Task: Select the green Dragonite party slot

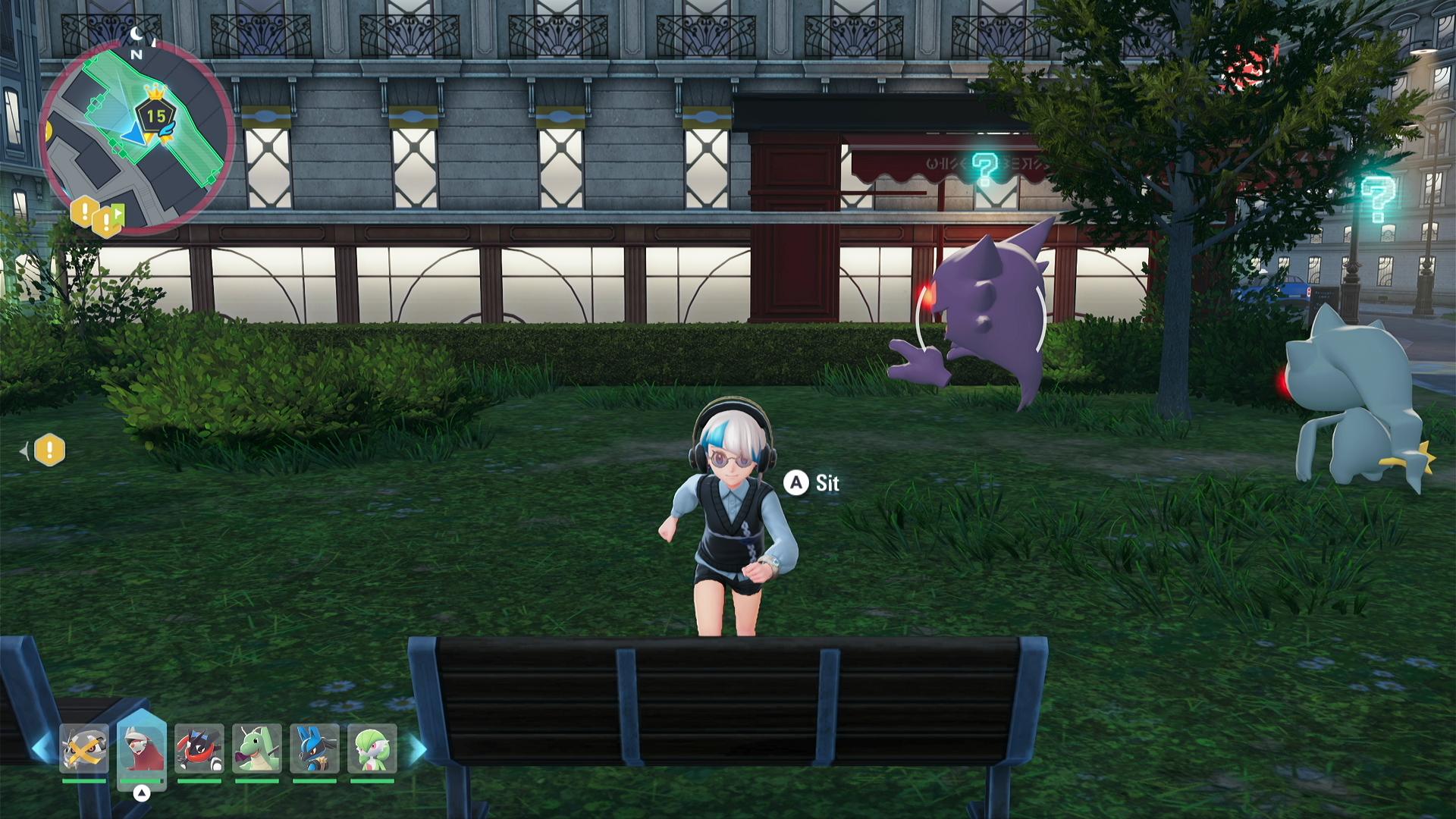Action: [x=257, y=748]
